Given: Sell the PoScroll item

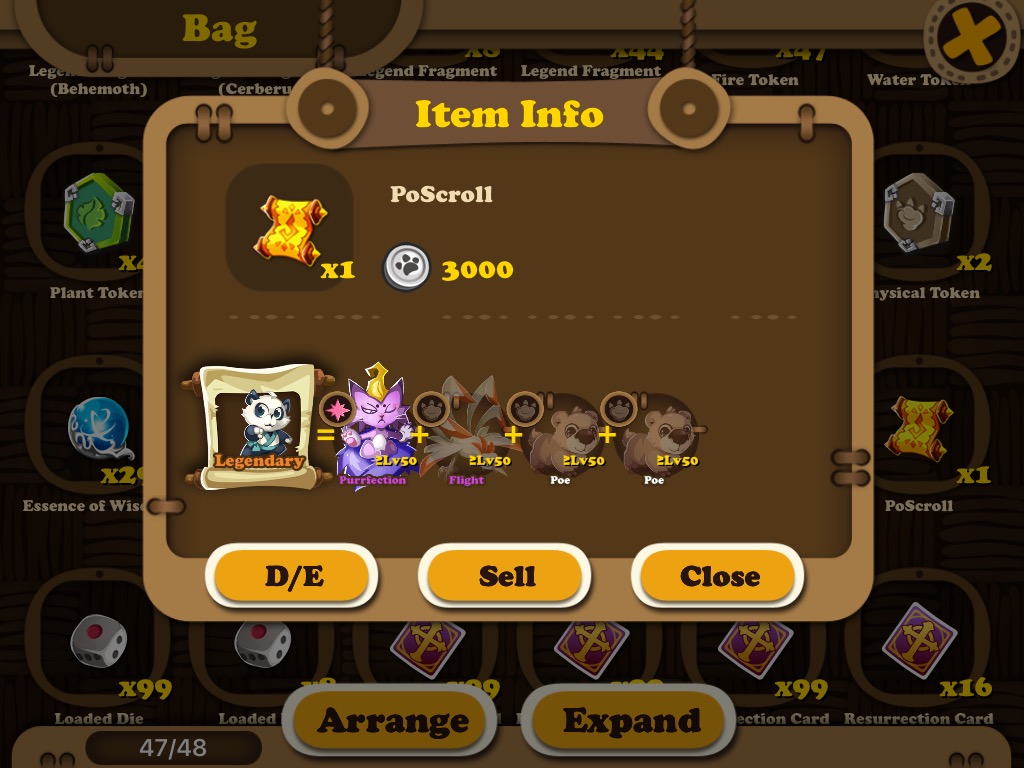Looking at the screenshot, I should pos(506,577).
